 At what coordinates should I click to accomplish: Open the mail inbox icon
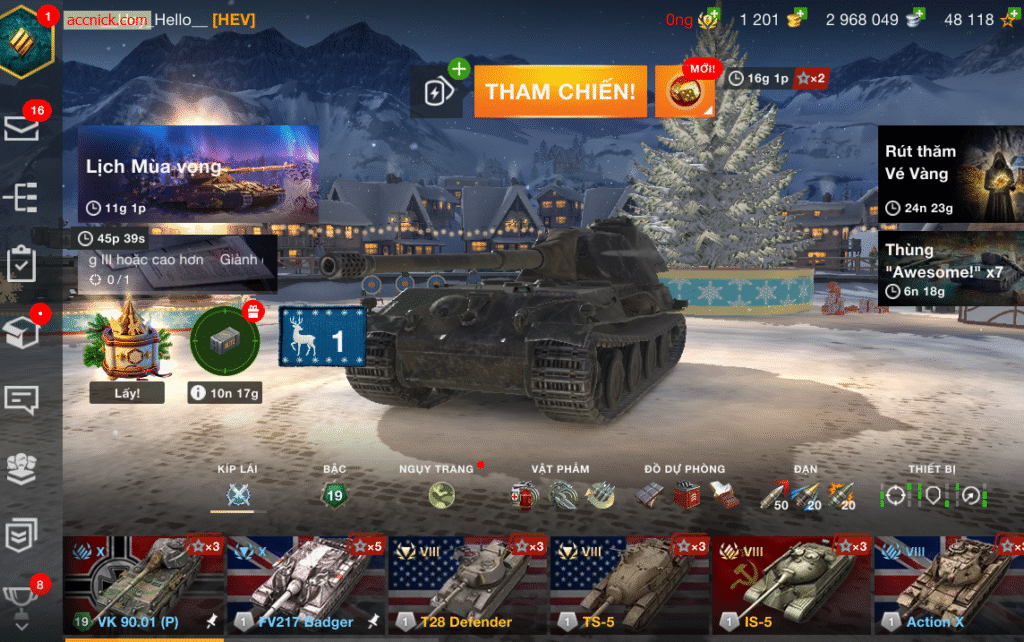21,127
